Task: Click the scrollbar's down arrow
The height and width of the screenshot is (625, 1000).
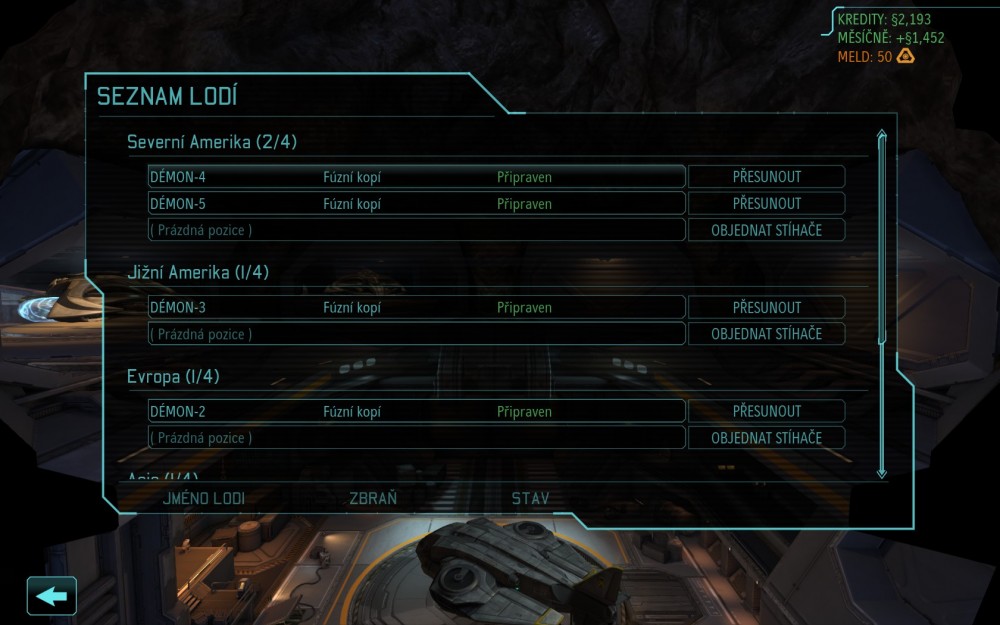Action: pyautogui.click(x=882, y=472)
